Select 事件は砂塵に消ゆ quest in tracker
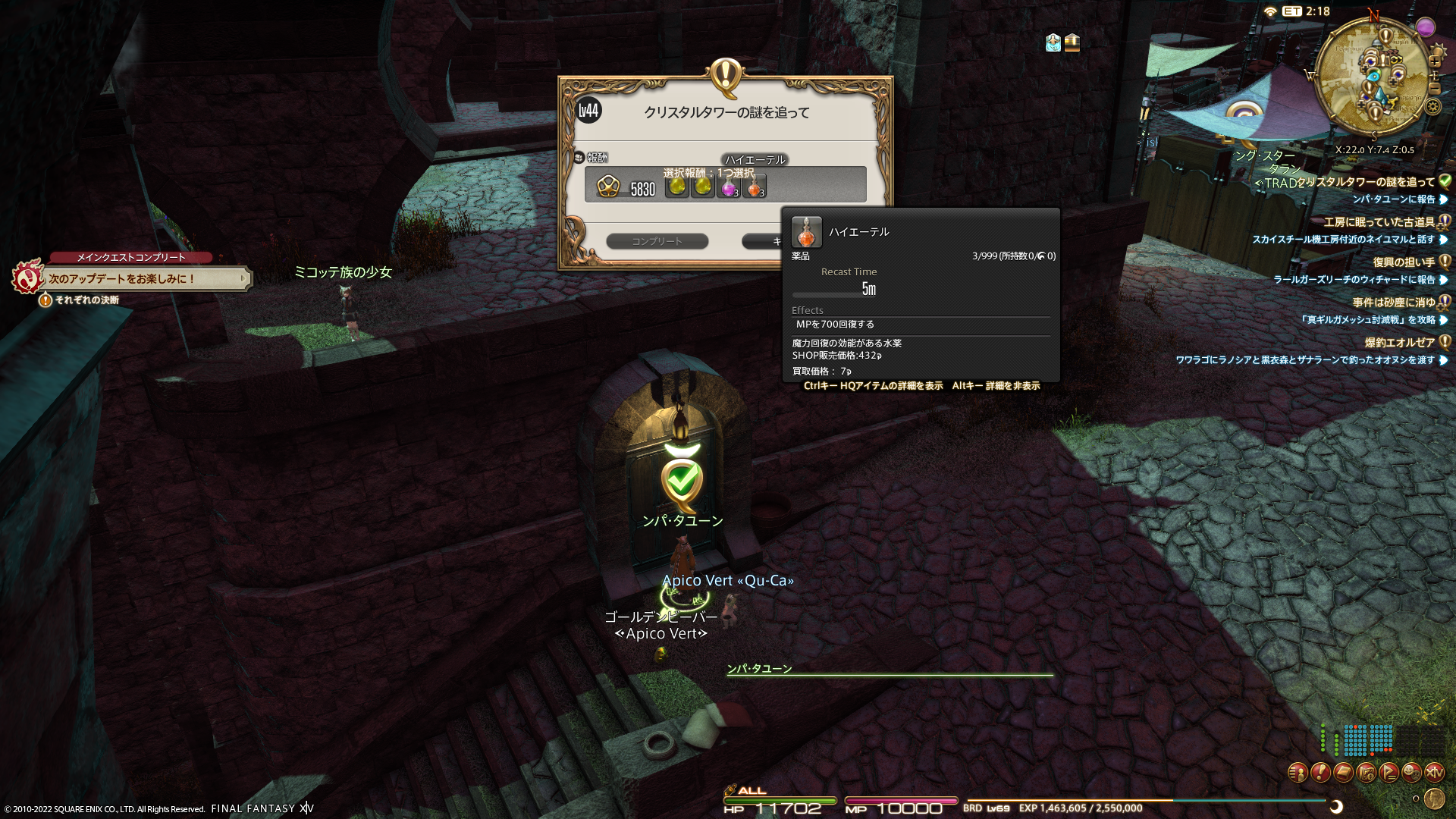The width and height of the screenshot is (1456, 819). [1393, 303]
